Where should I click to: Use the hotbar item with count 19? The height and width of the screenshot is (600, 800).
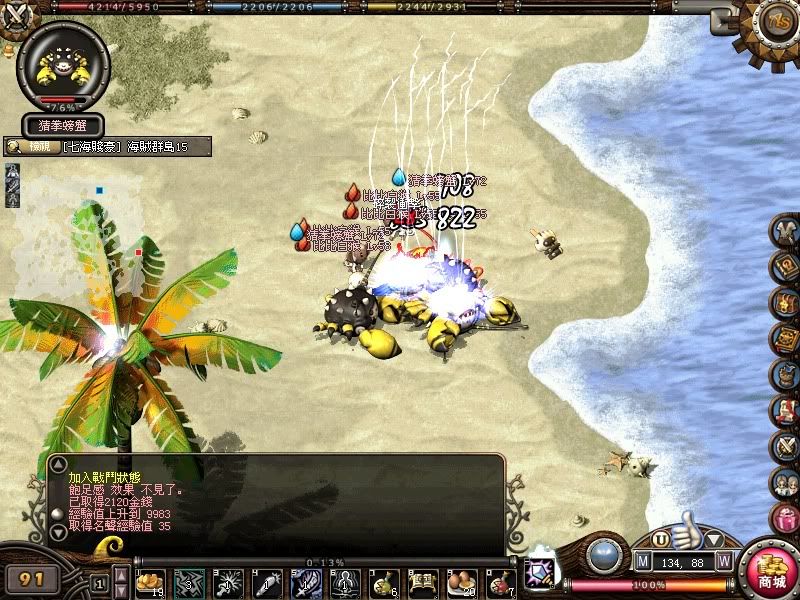click(151, 581)
